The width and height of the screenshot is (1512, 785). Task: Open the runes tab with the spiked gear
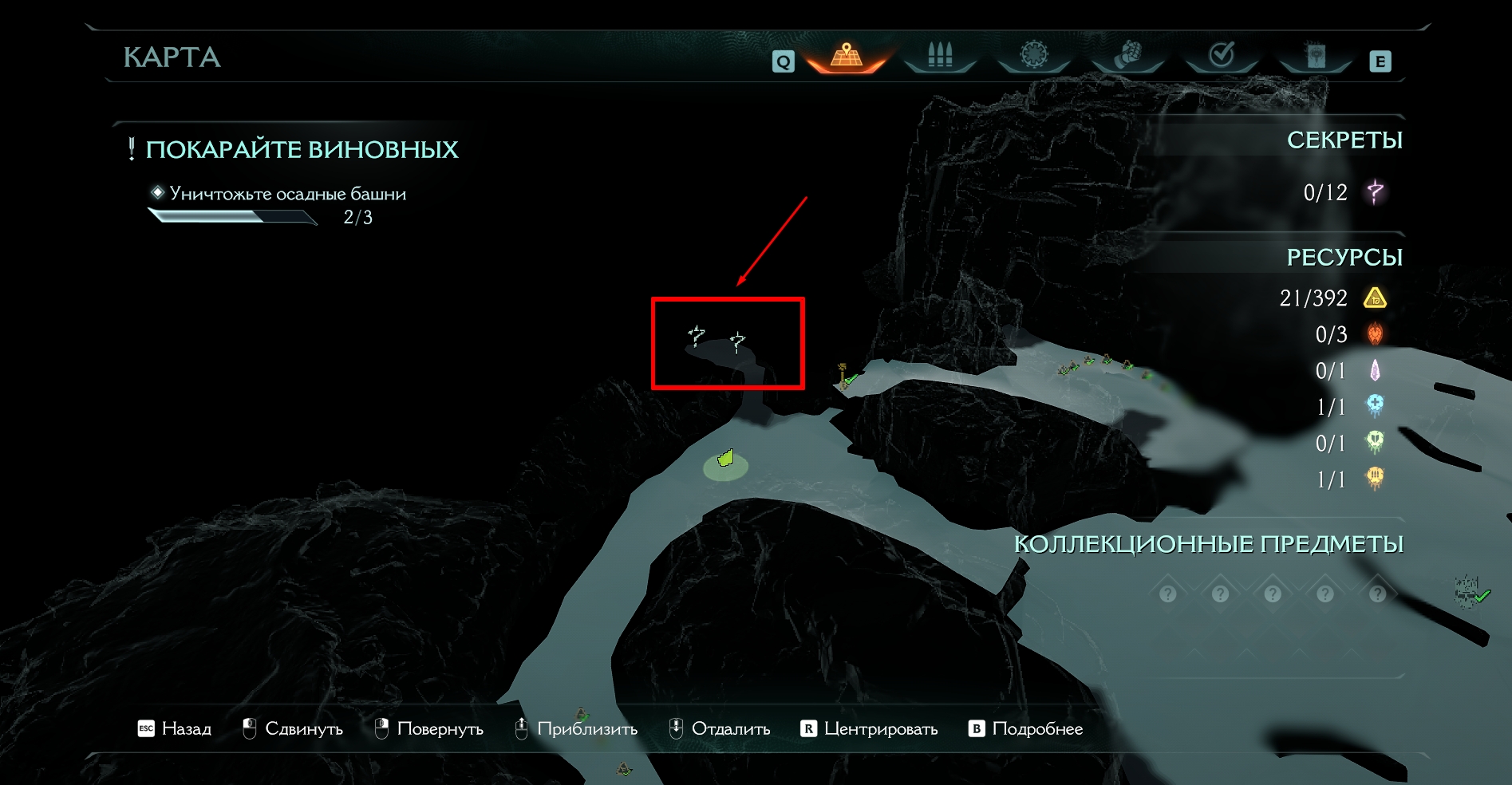[x=1034, y=56]
